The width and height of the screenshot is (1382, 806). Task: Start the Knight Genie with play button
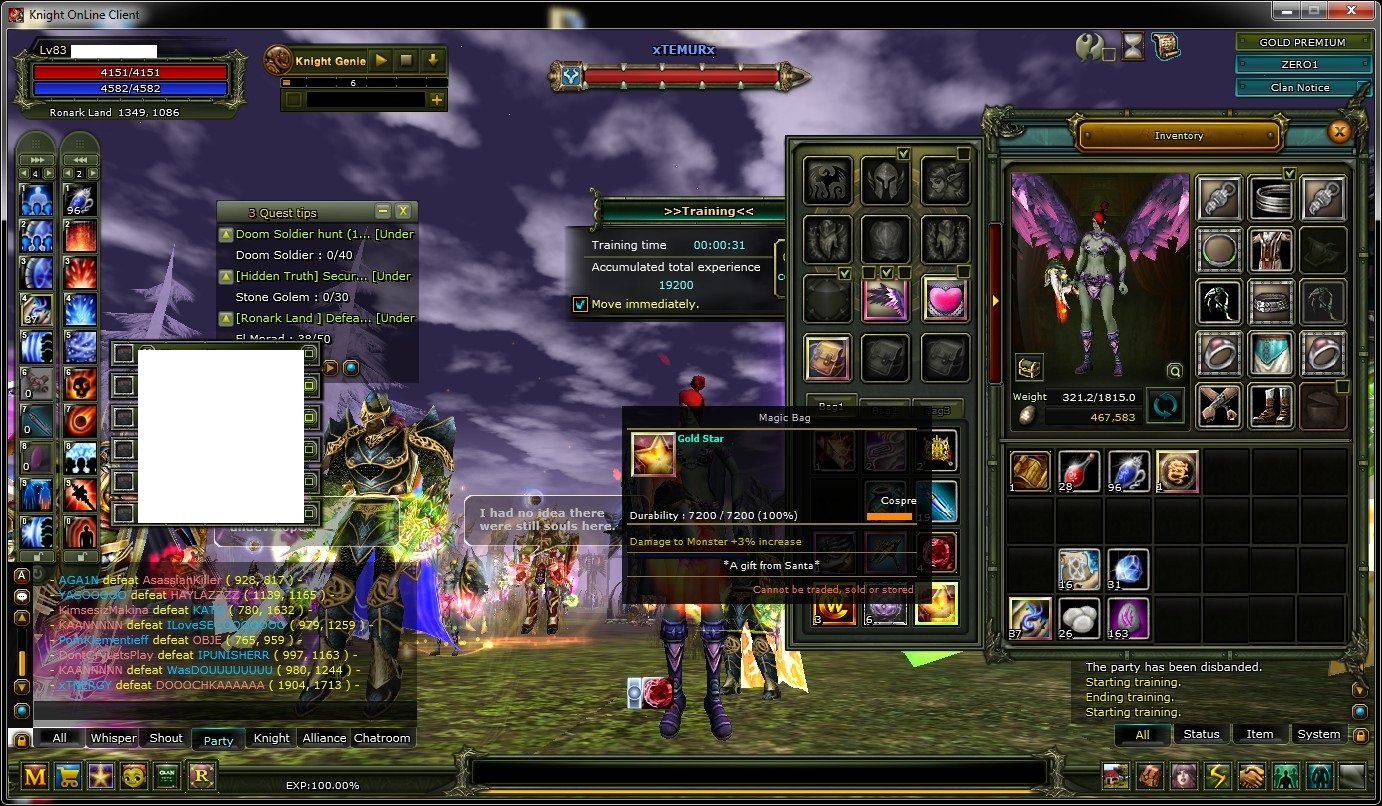pyautogui.click(x=381, y=60)
